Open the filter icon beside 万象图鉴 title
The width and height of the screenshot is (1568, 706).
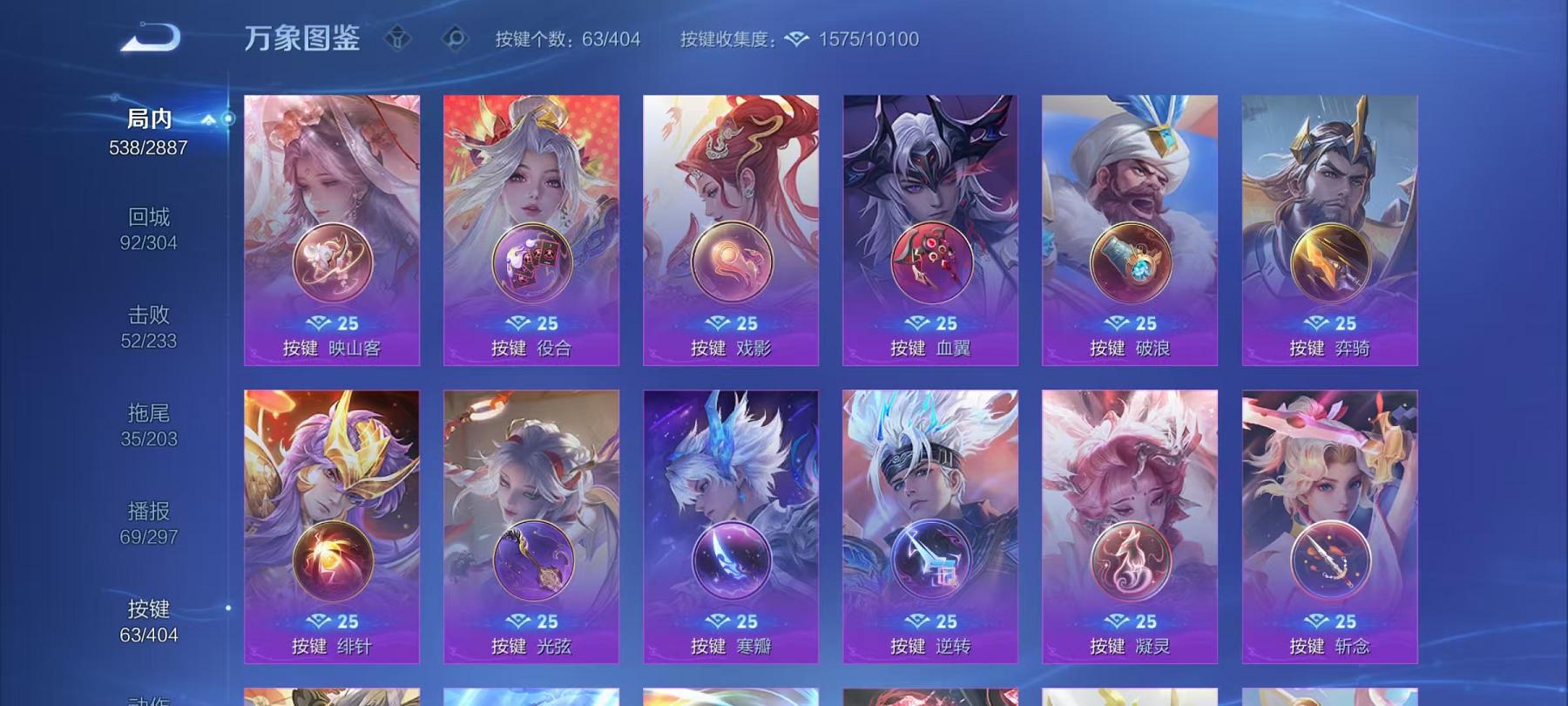[x=399, y=38]
